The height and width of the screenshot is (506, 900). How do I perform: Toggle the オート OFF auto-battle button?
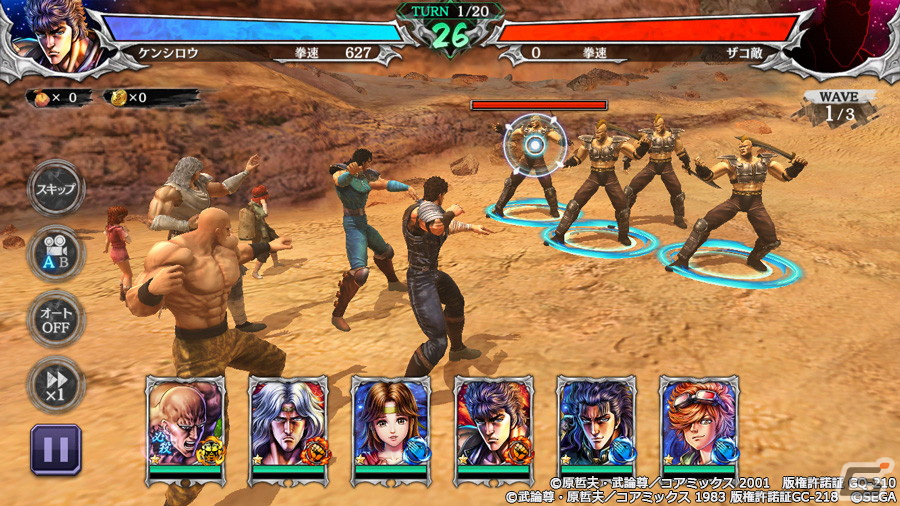[x=56, y=318]
